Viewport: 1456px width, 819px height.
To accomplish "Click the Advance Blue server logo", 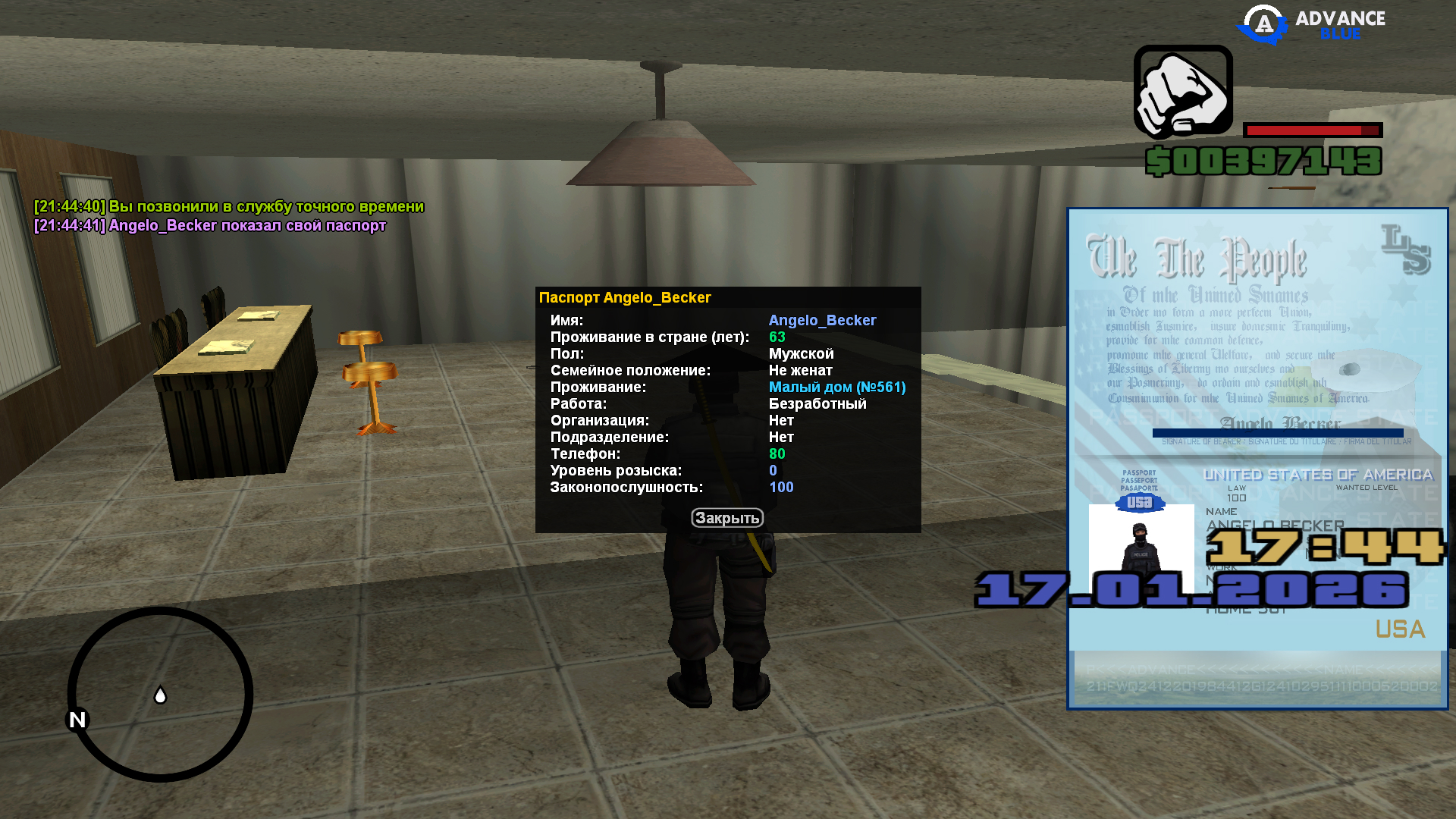I will tap(1311, 24).
